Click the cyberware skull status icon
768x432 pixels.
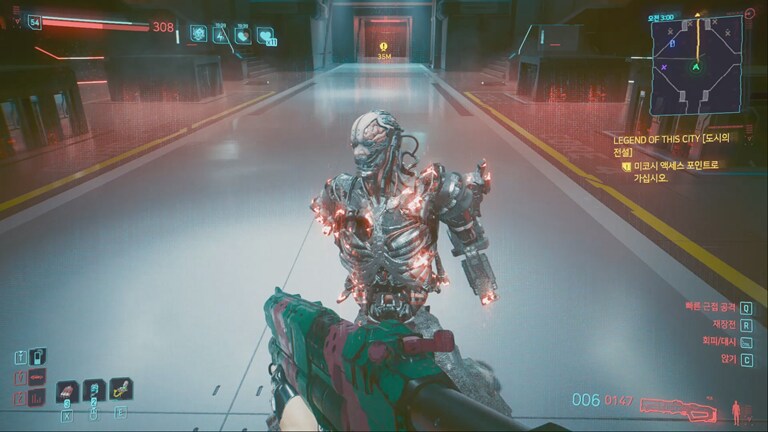pyautogui.click(x=198, y=34)
